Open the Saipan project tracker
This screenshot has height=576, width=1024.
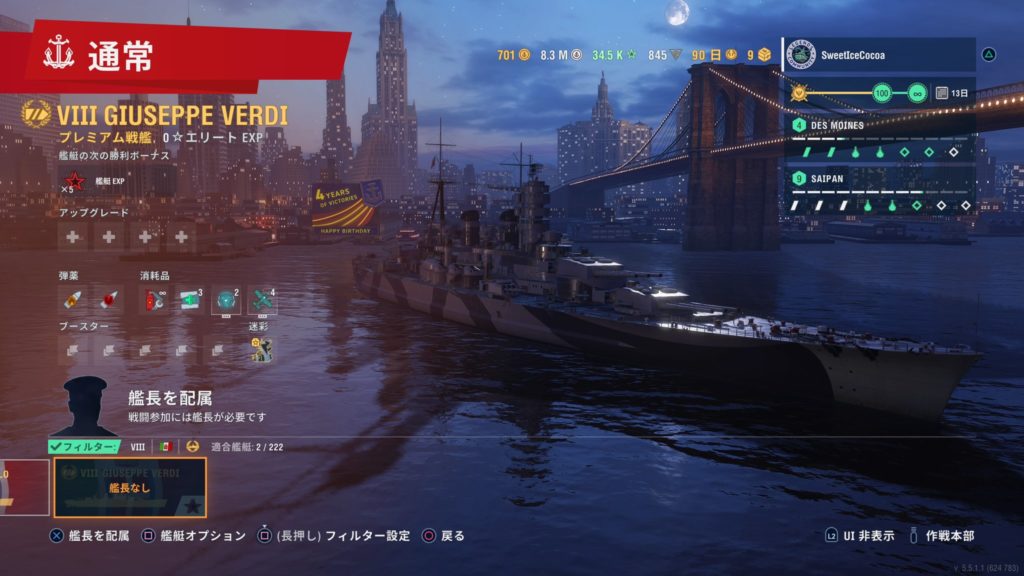(880, 192)
